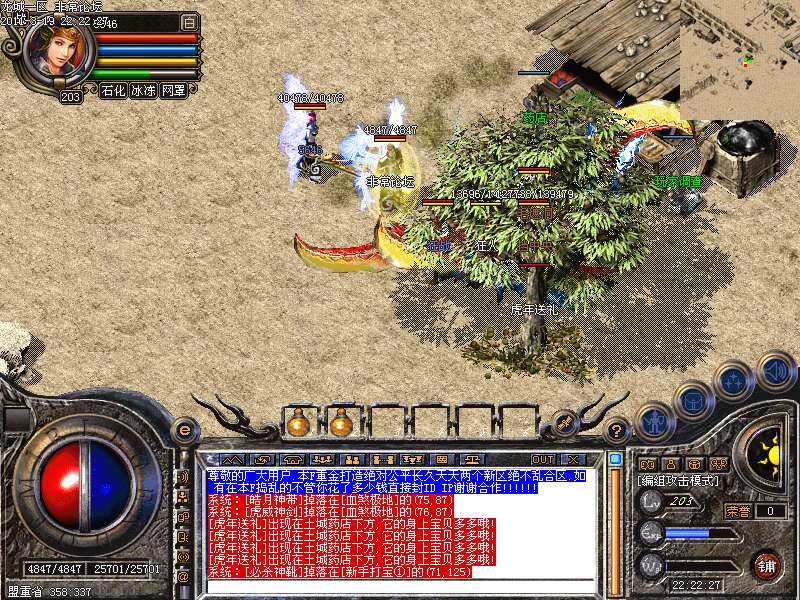
Task: Click the 白 button on portrait panel
Action: tap(190, 21)
